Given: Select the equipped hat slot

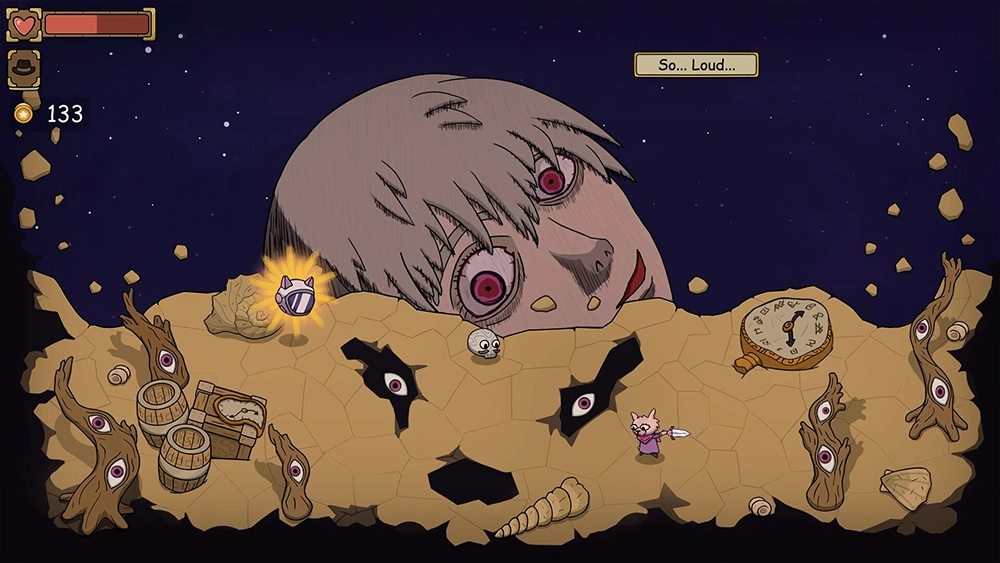Looking at the screenshot, I should [x=23, y=68].
